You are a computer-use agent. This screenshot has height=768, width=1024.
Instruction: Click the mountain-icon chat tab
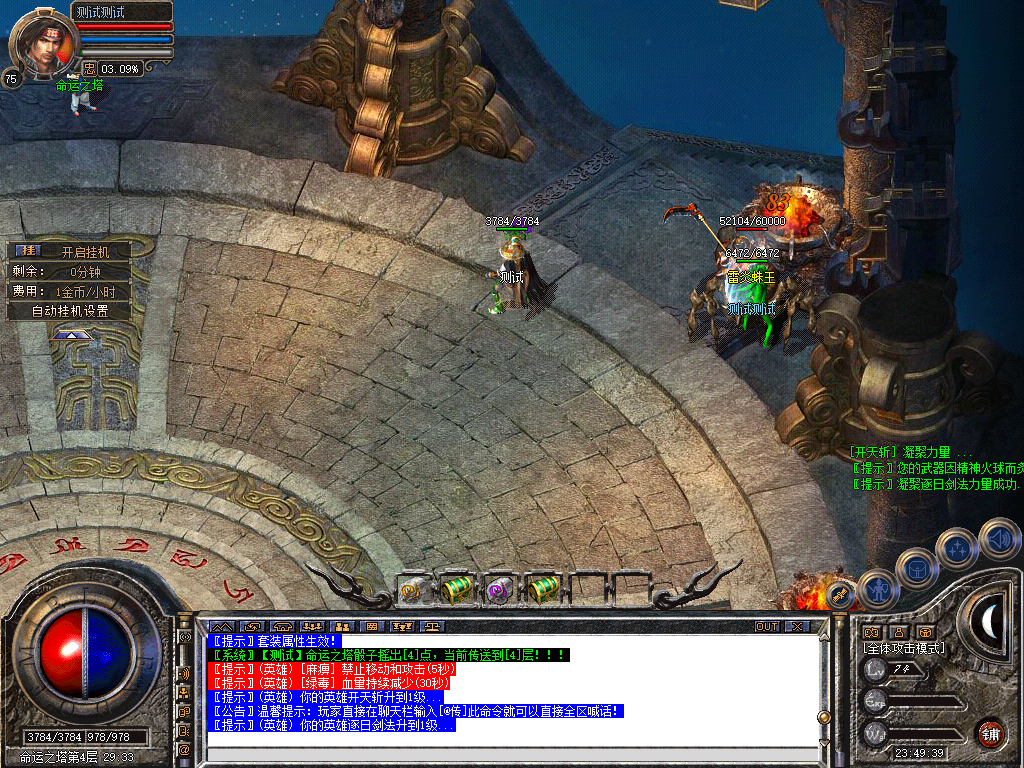219,627
